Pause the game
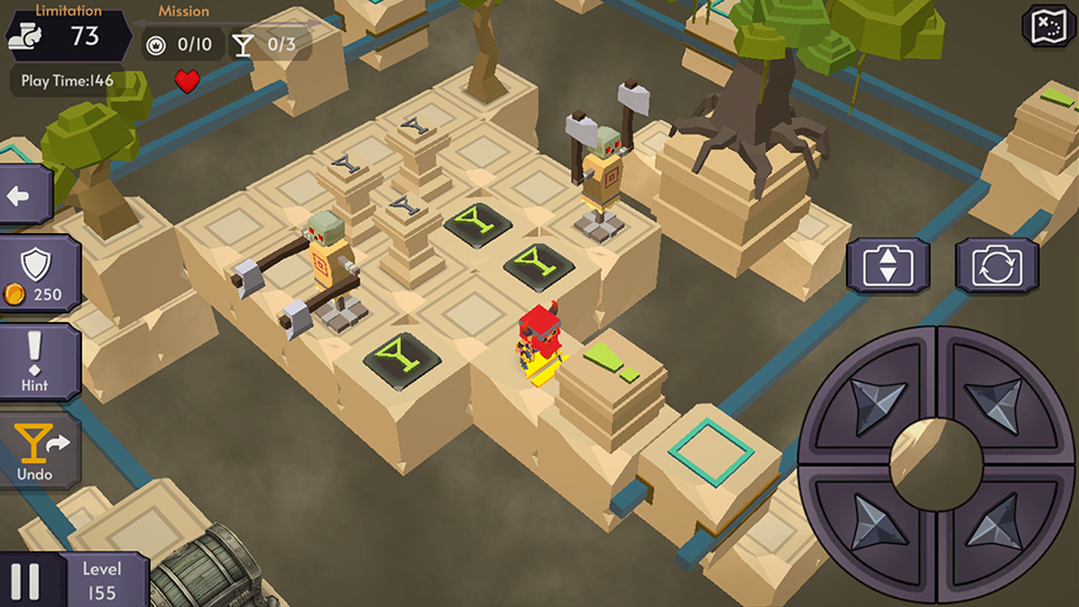The image size is (1079, 607). tap(25, 581)
